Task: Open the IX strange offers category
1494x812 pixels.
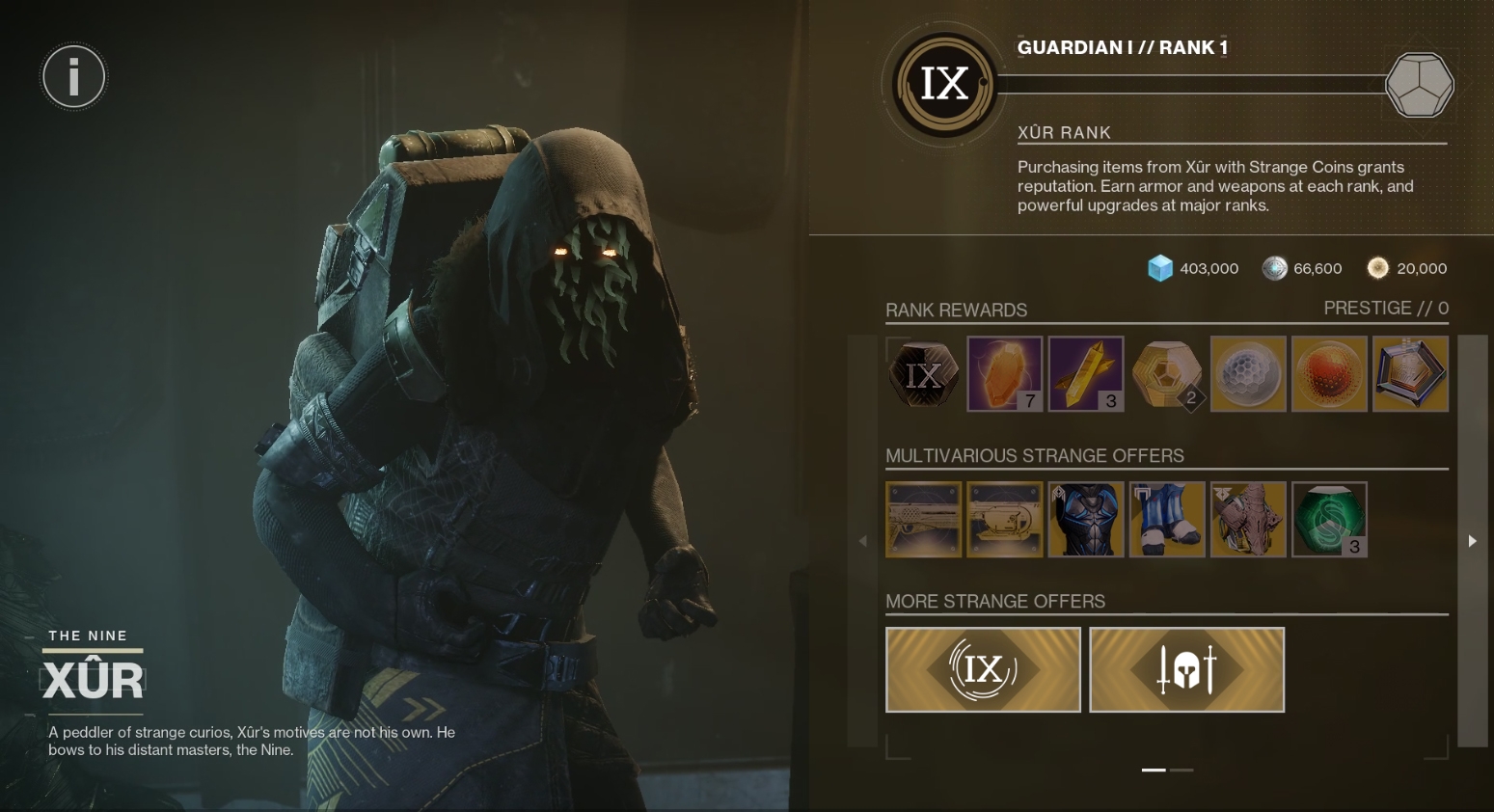Action: (983, 669)
